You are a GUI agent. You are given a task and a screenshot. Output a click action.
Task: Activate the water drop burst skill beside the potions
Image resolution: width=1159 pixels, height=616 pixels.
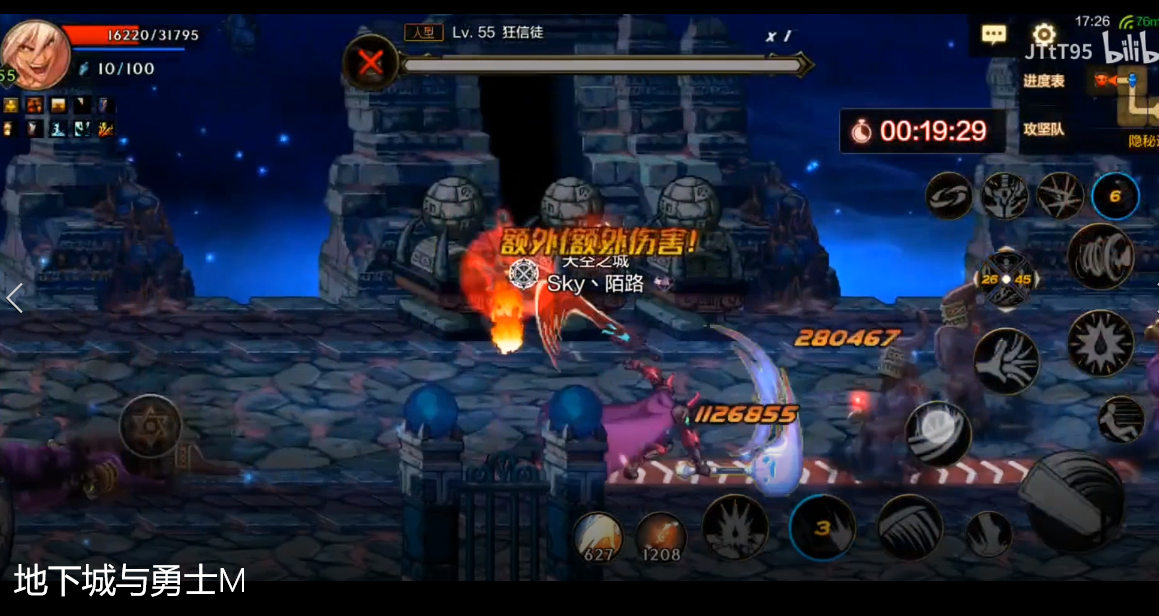pyautogui.click(x=735, y=526)
